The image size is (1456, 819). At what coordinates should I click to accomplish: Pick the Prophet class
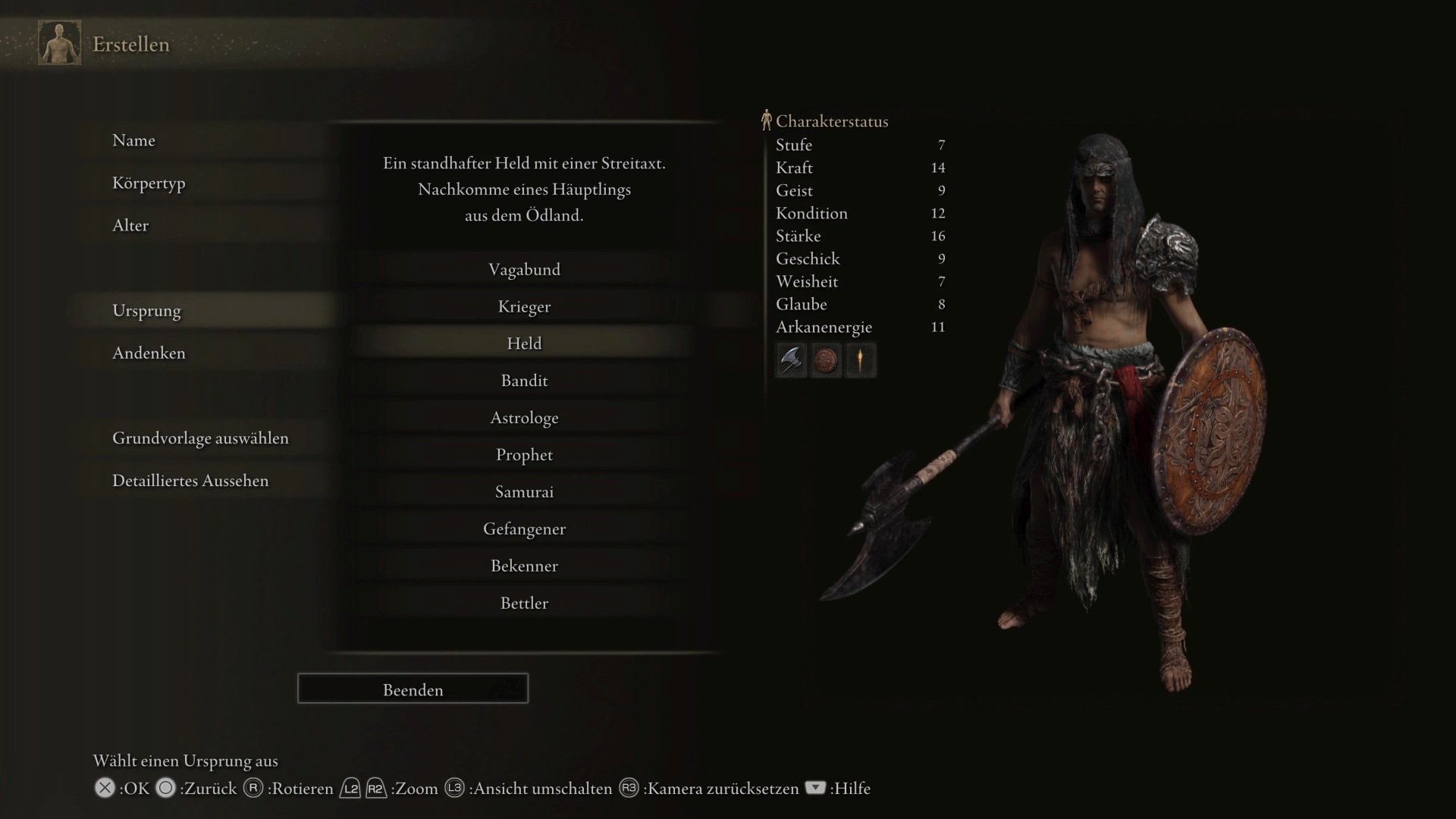(524, 454)
